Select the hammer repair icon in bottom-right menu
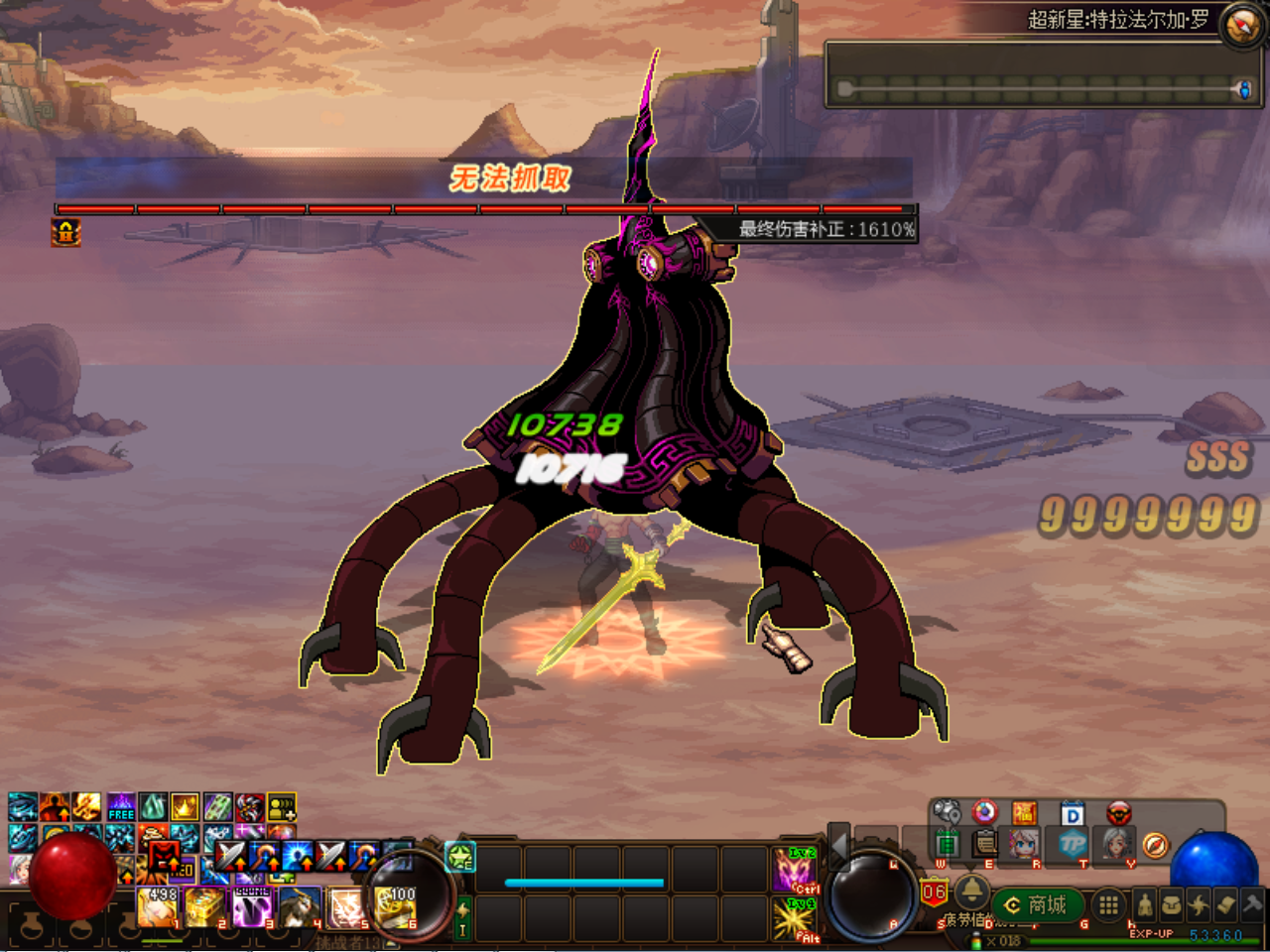 coord(1253,905)
